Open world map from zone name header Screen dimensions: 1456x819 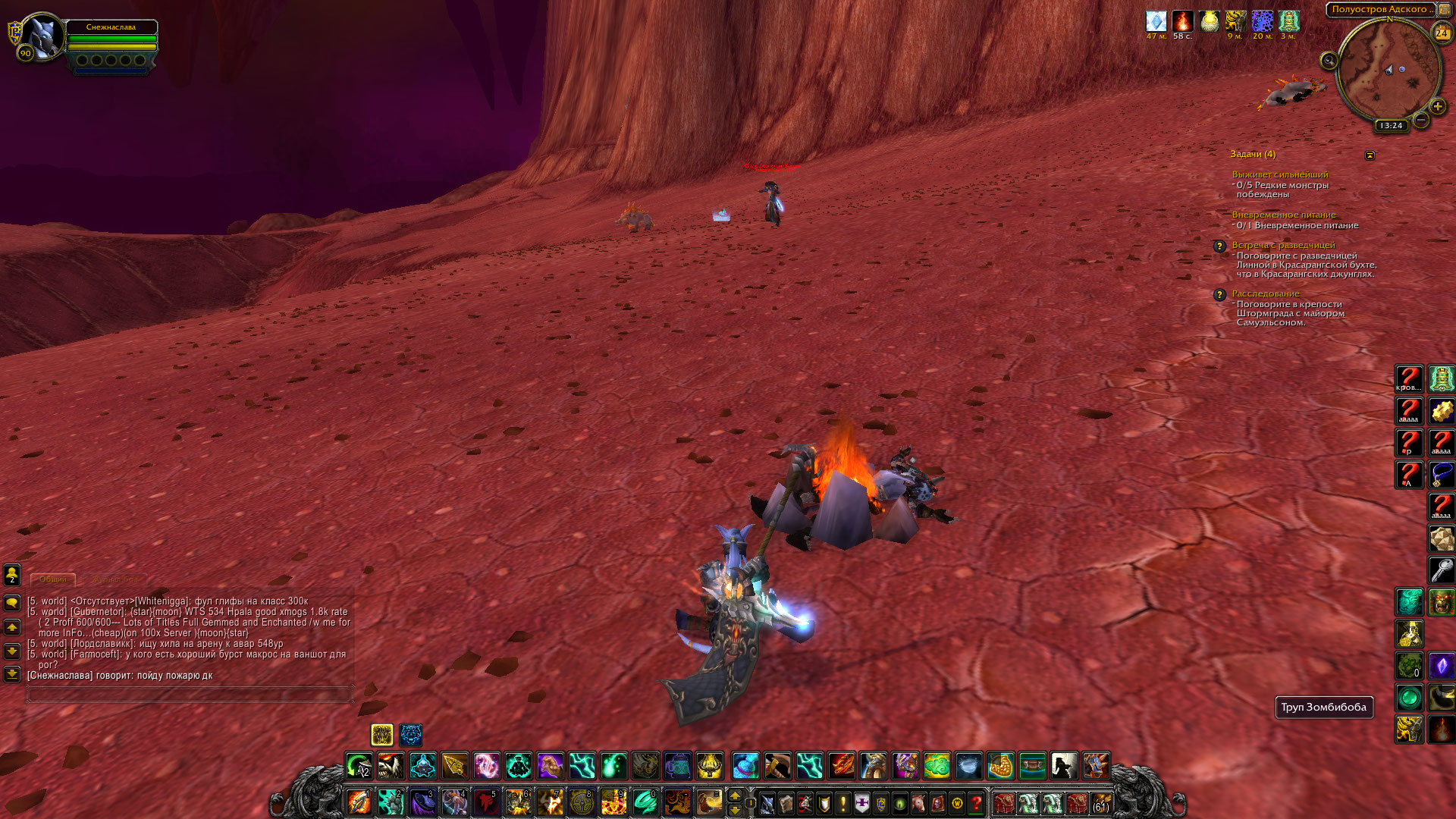coord(1380,10)
